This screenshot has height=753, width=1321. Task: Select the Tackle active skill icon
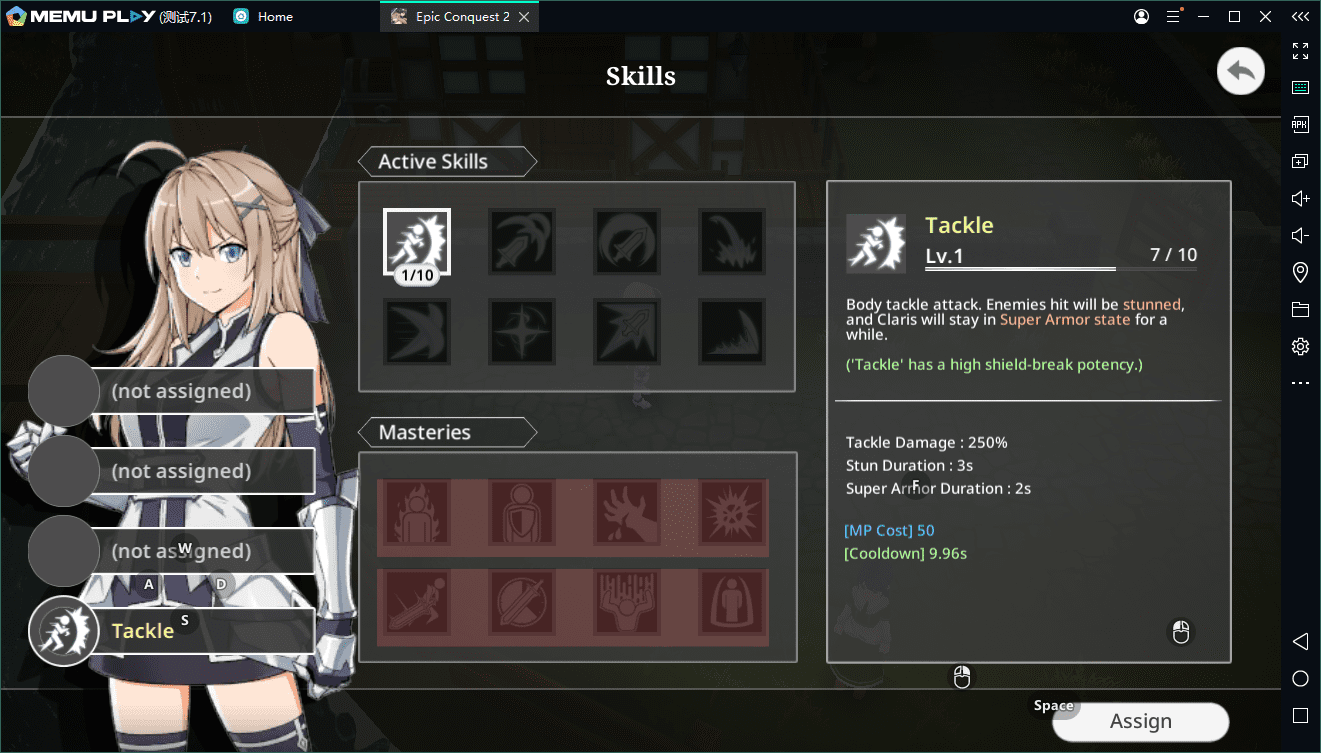click(417, 242)
